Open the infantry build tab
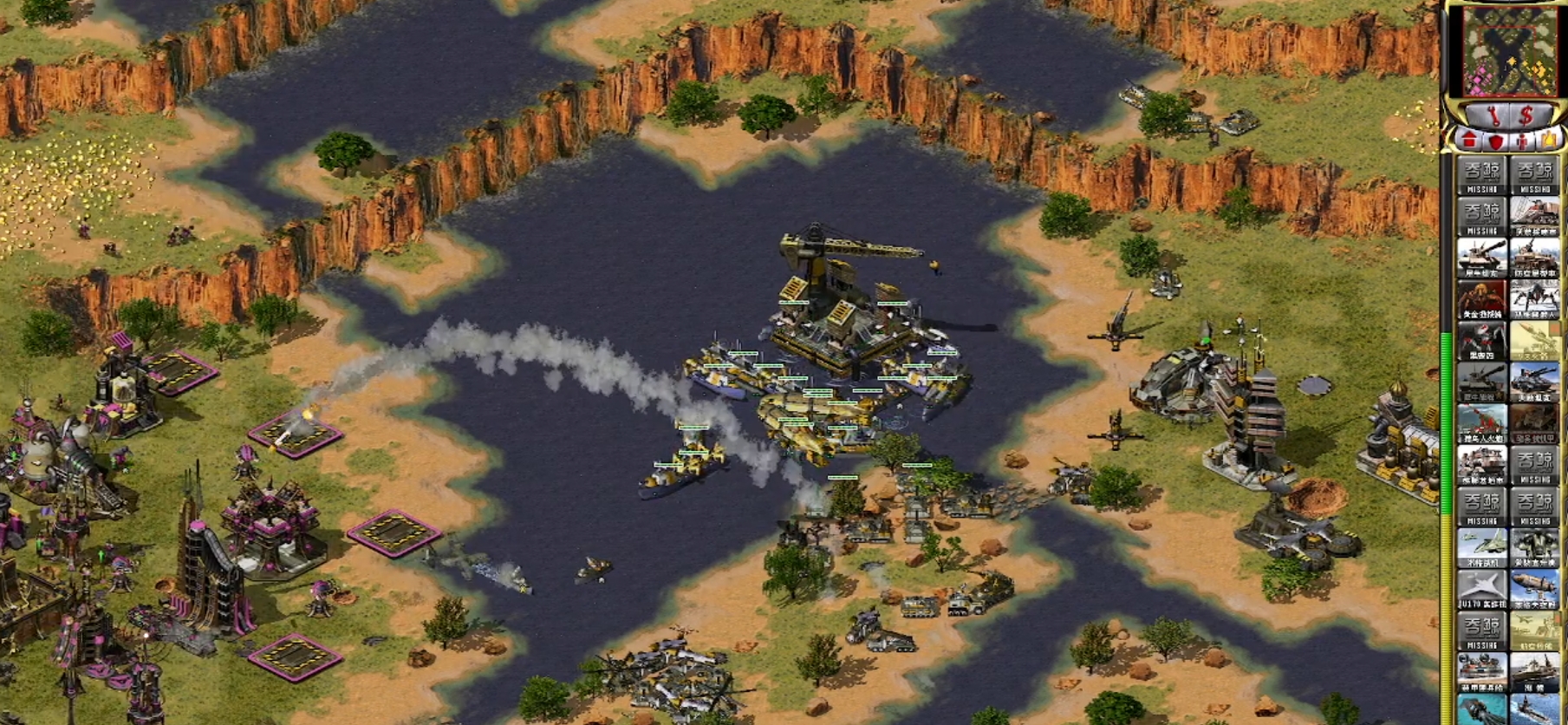Screen dimensions: 1568x725 pyautogui.click(x=1522, y=140)
